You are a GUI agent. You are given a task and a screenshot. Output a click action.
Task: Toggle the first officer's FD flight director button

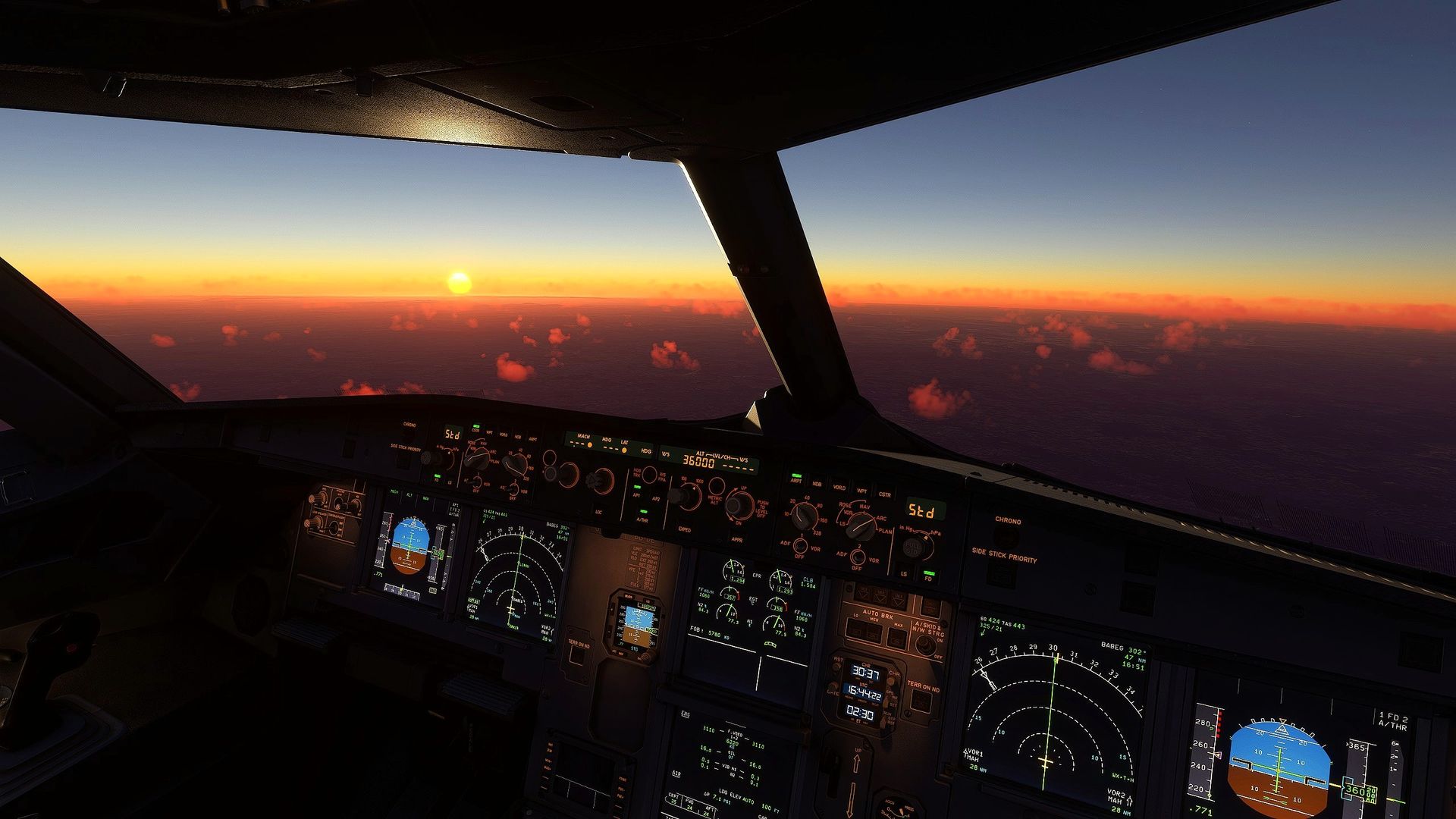(929, 574)
